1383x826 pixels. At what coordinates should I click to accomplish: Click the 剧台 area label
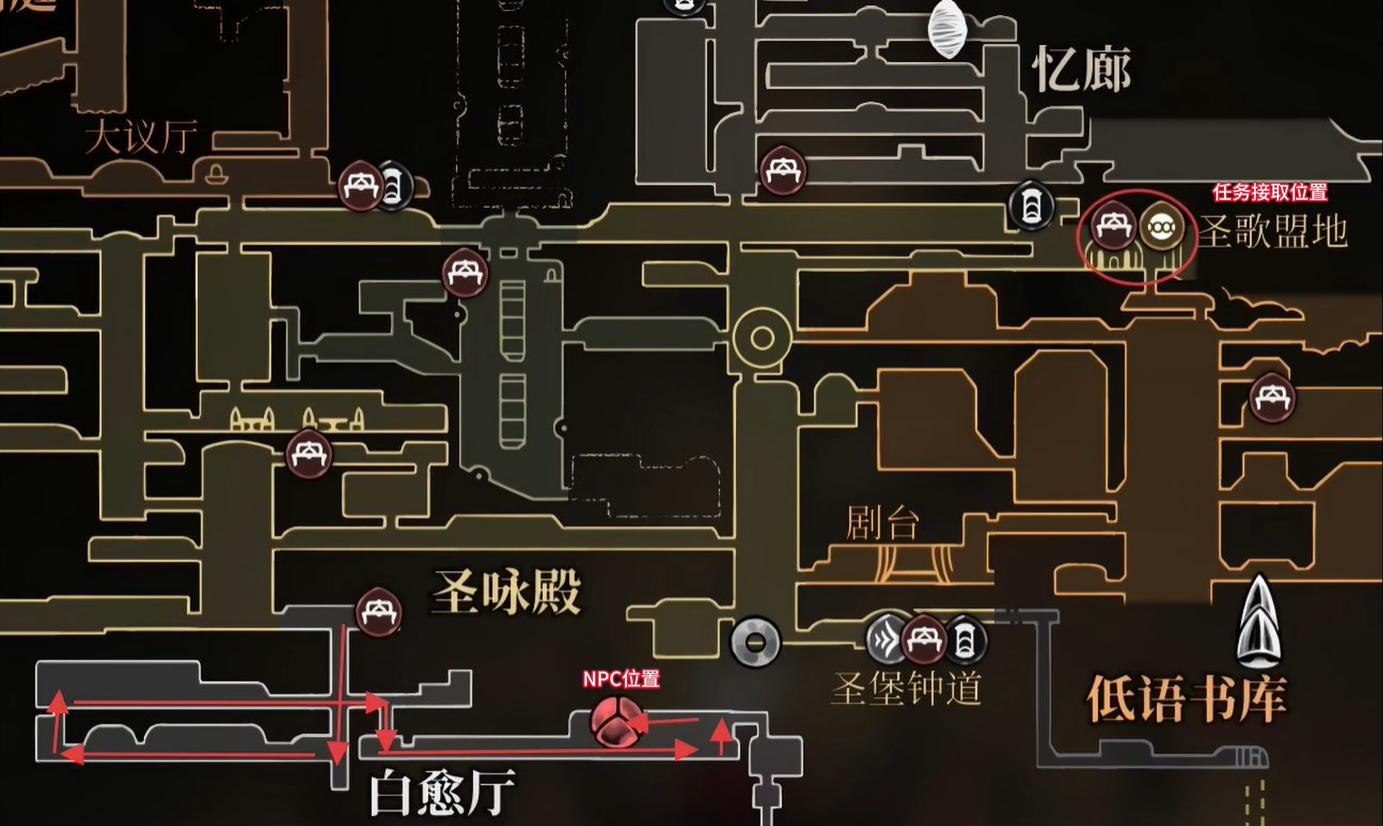(x=882, y=521)
